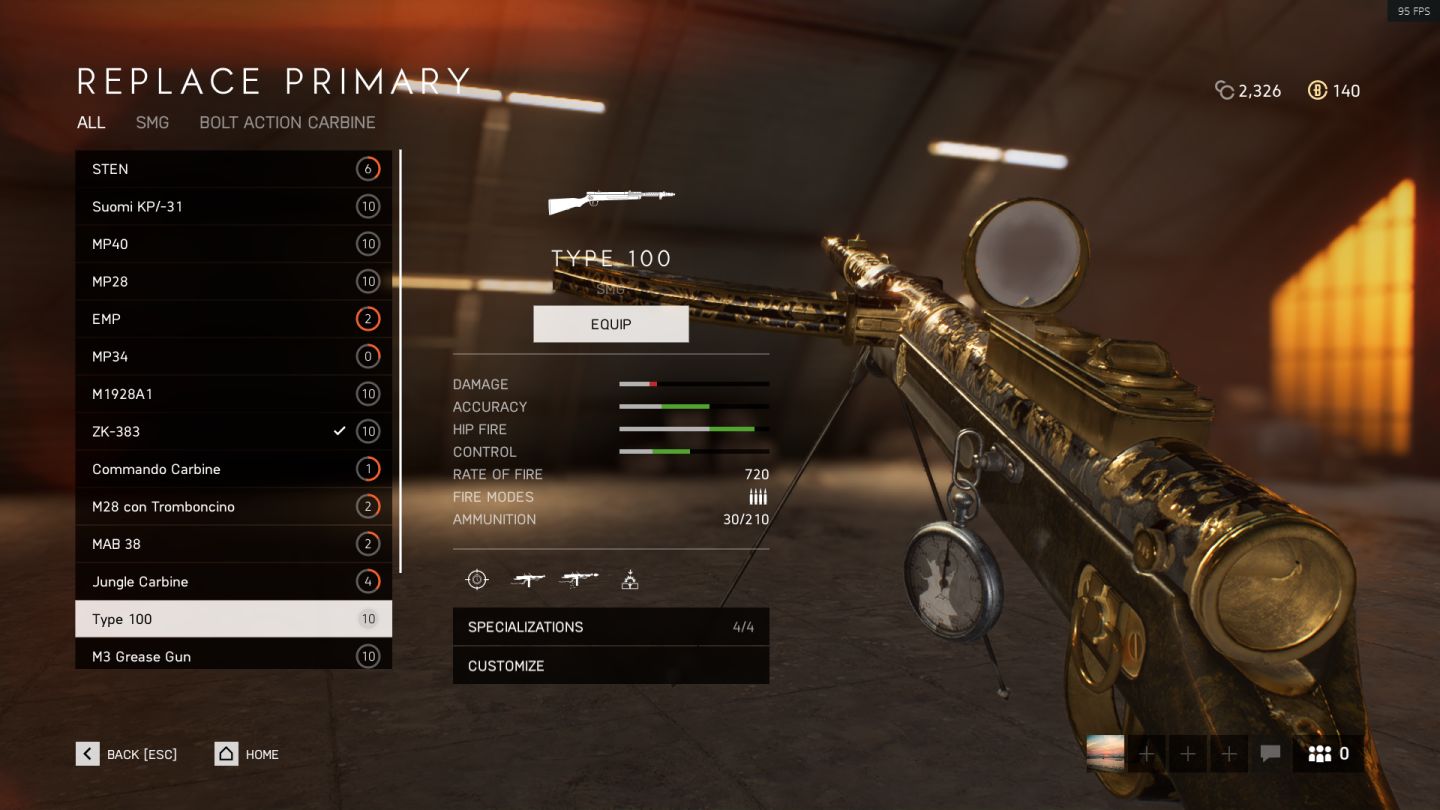Choose the MP34 from the list
Screen dimensions: 1440x810
tap(233, 357)
